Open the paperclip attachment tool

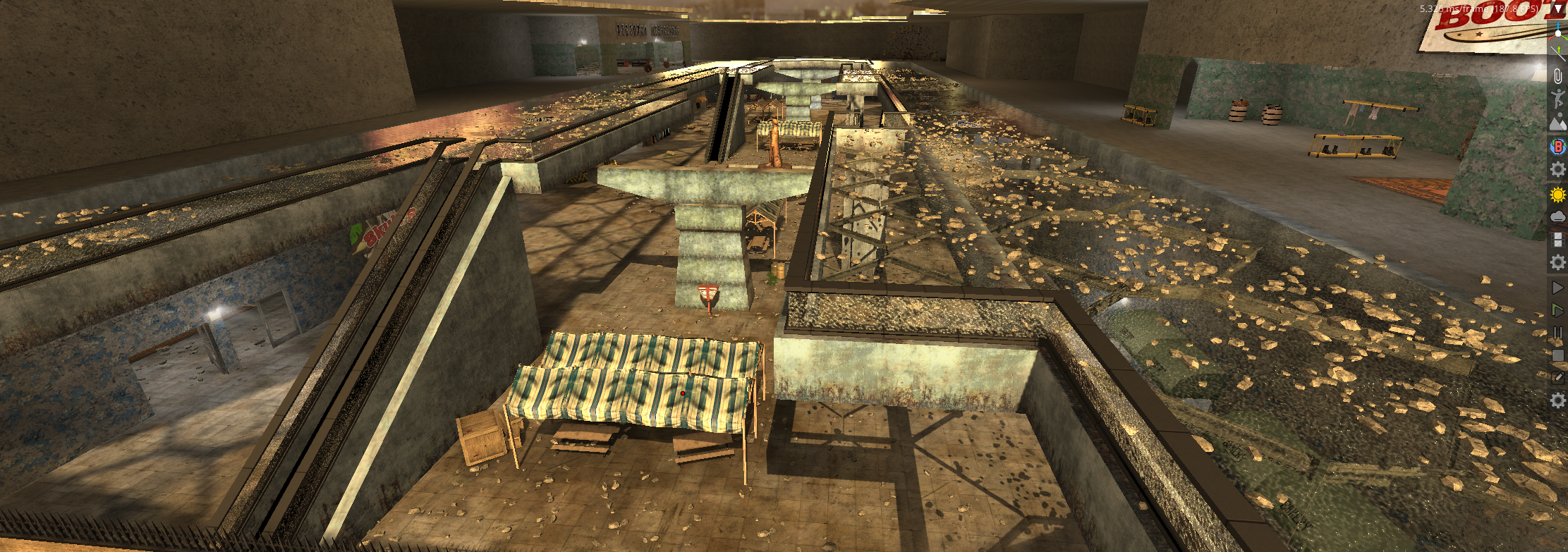1558,76
